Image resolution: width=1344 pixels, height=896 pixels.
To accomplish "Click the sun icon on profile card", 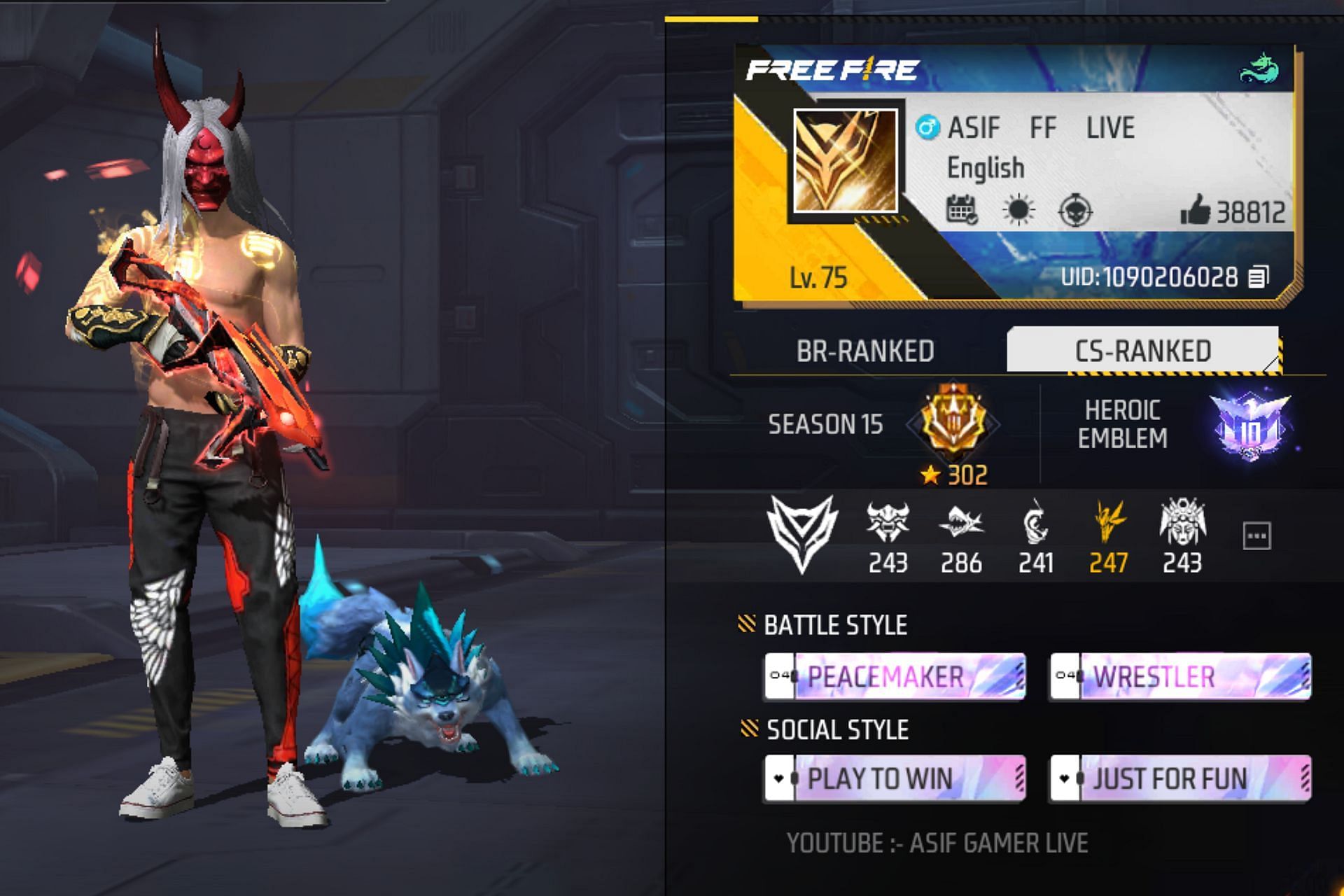I will click(1018, 210).
